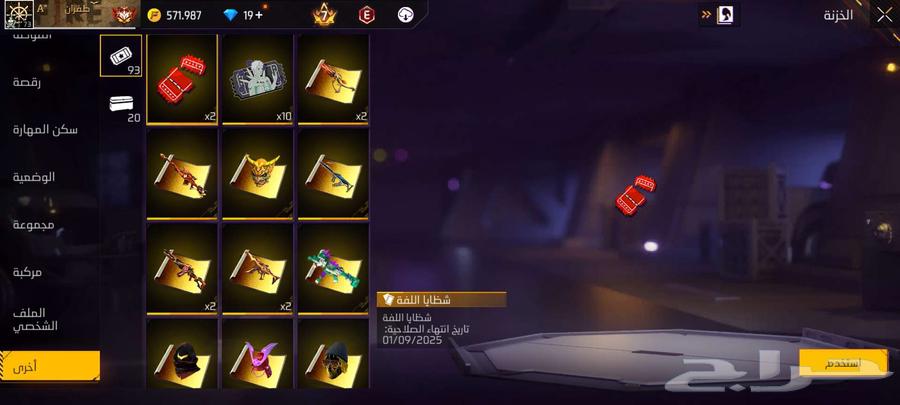Open the الملف الشخصي category

point(35,319)
